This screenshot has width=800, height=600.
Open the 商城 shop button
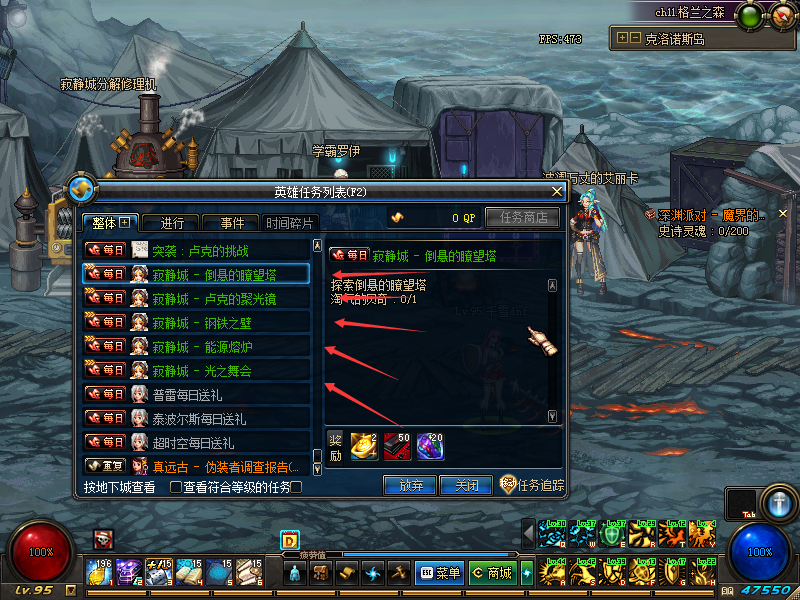click(492, 573)
